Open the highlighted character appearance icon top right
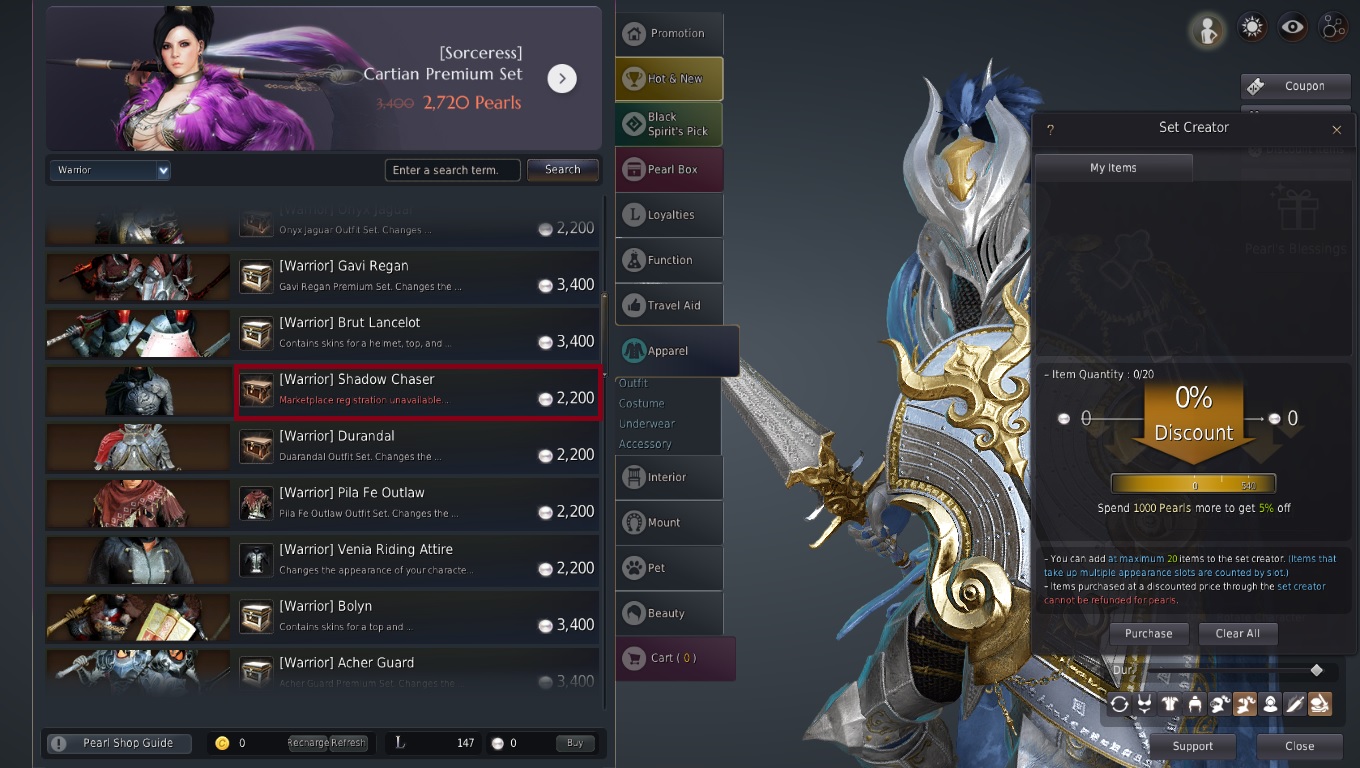The height and width of the screenshot is (768, 1360). coord(1207,29)
